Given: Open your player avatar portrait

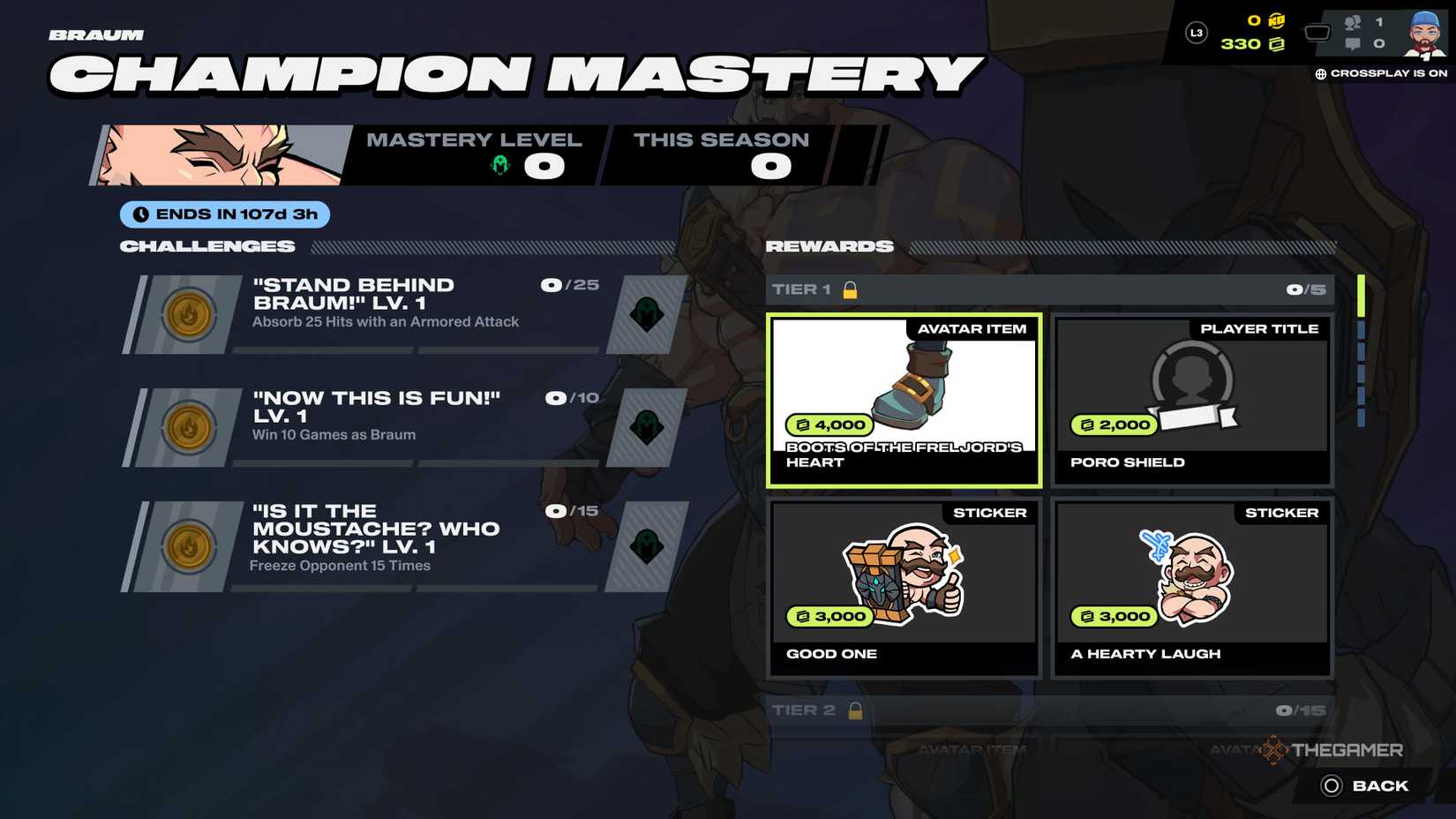Looking at the screenshot, I should [x=1427, y=33].
